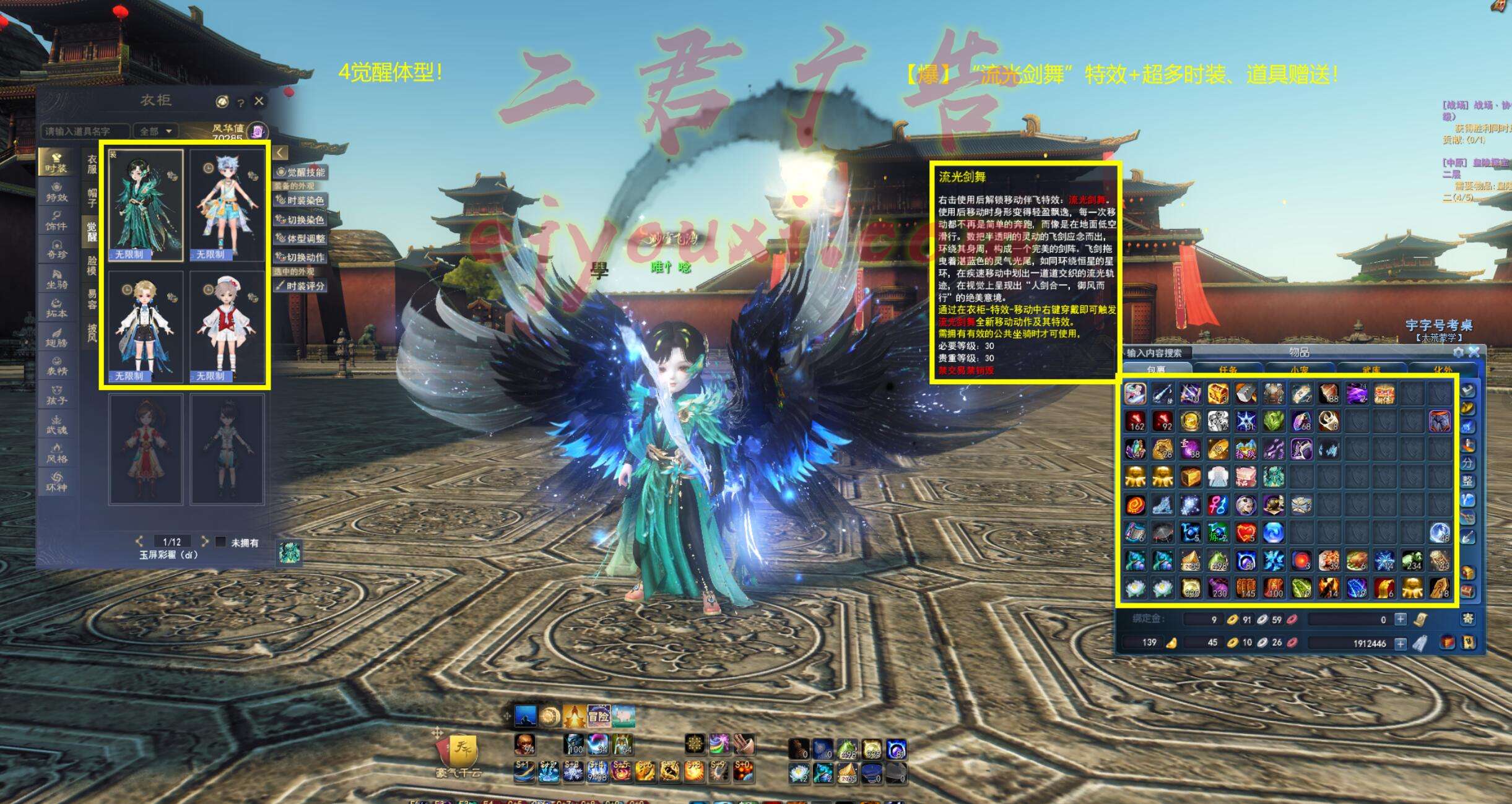Select the green peacock-robe outfit thumbnail
Image resolution: width=1512 pixels, height=804 pixels.
(x=146, y=205)
